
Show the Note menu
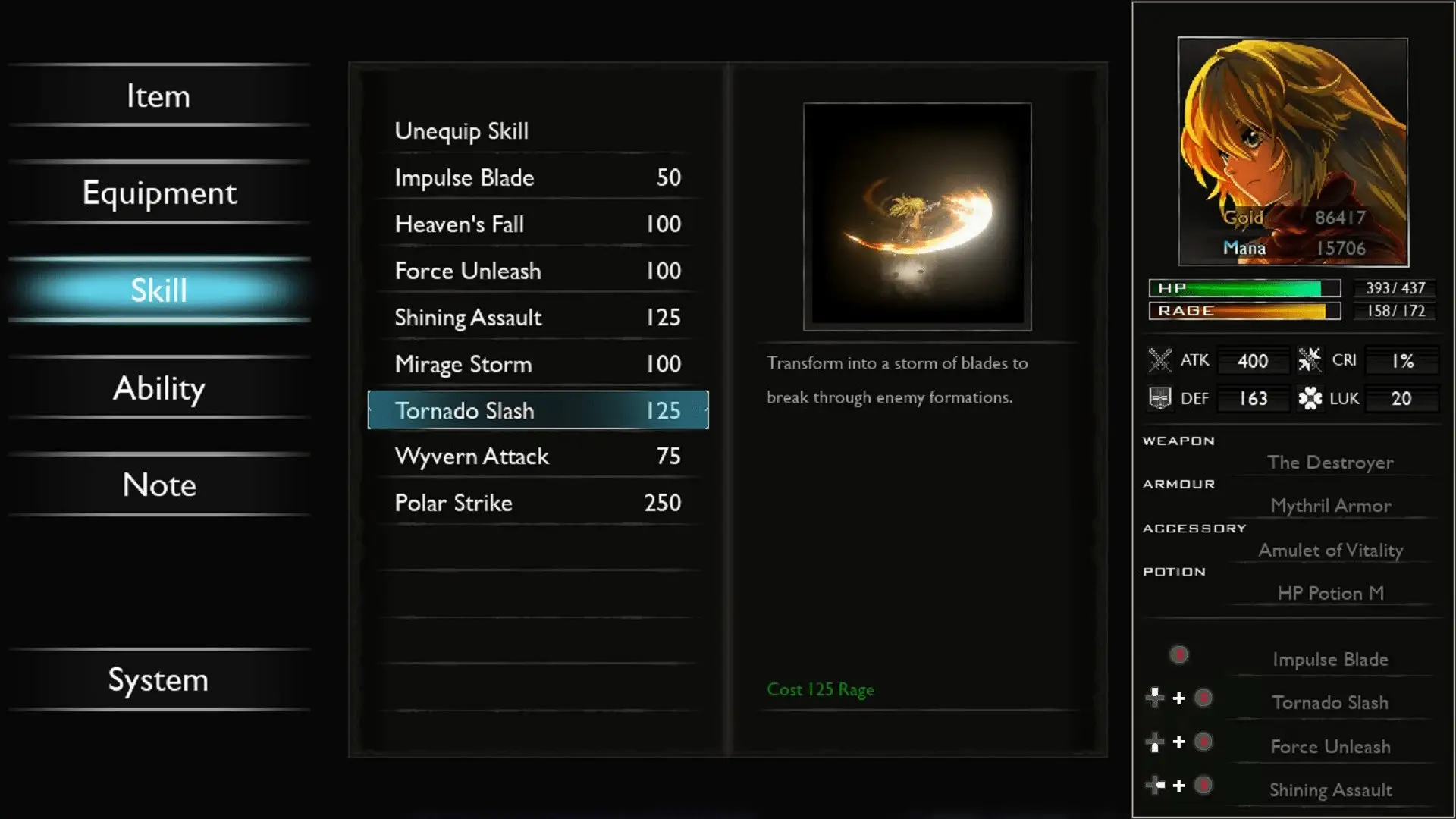[x=159, y=485]
